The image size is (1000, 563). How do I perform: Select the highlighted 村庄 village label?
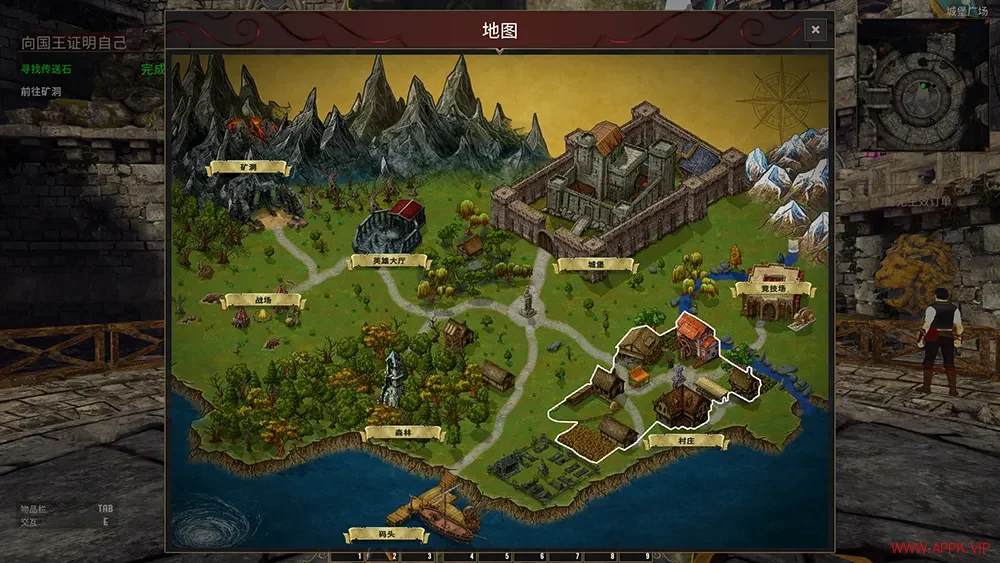click(687, 440)
